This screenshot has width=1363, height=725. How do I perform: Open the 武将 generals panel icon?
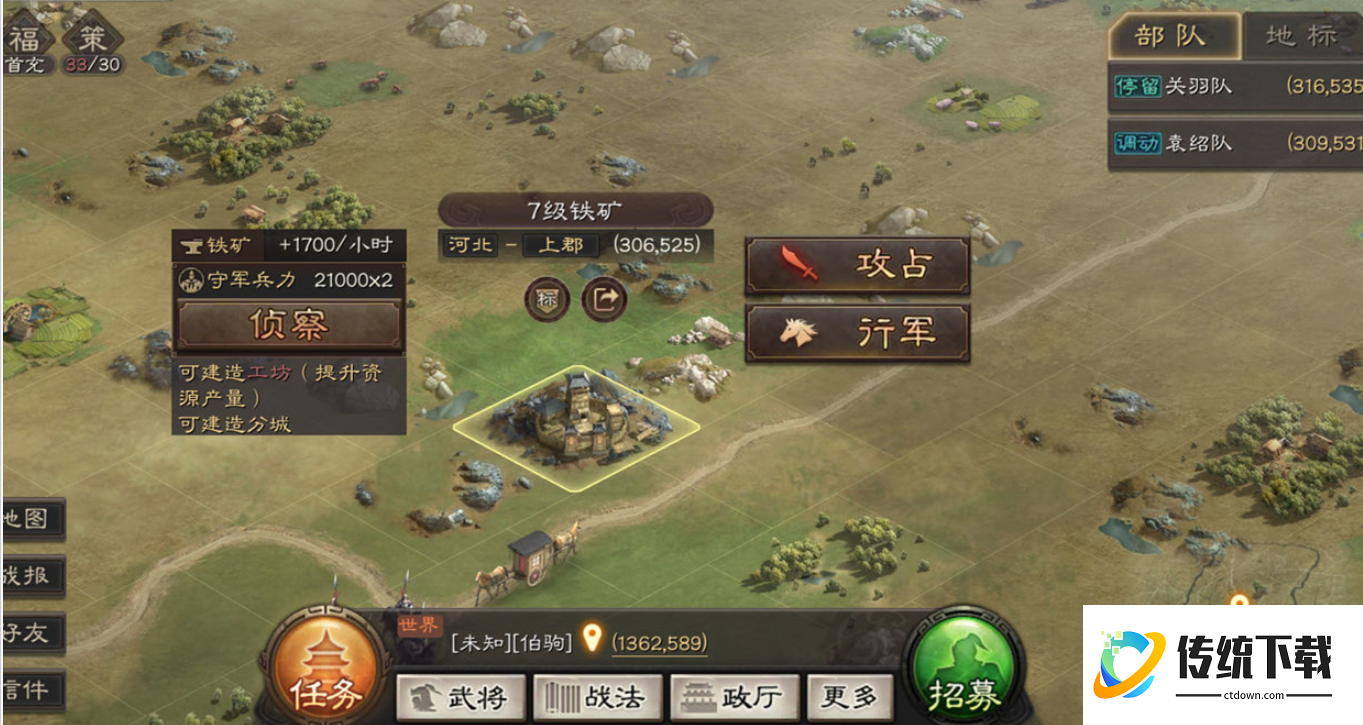(x=462, y=697)
